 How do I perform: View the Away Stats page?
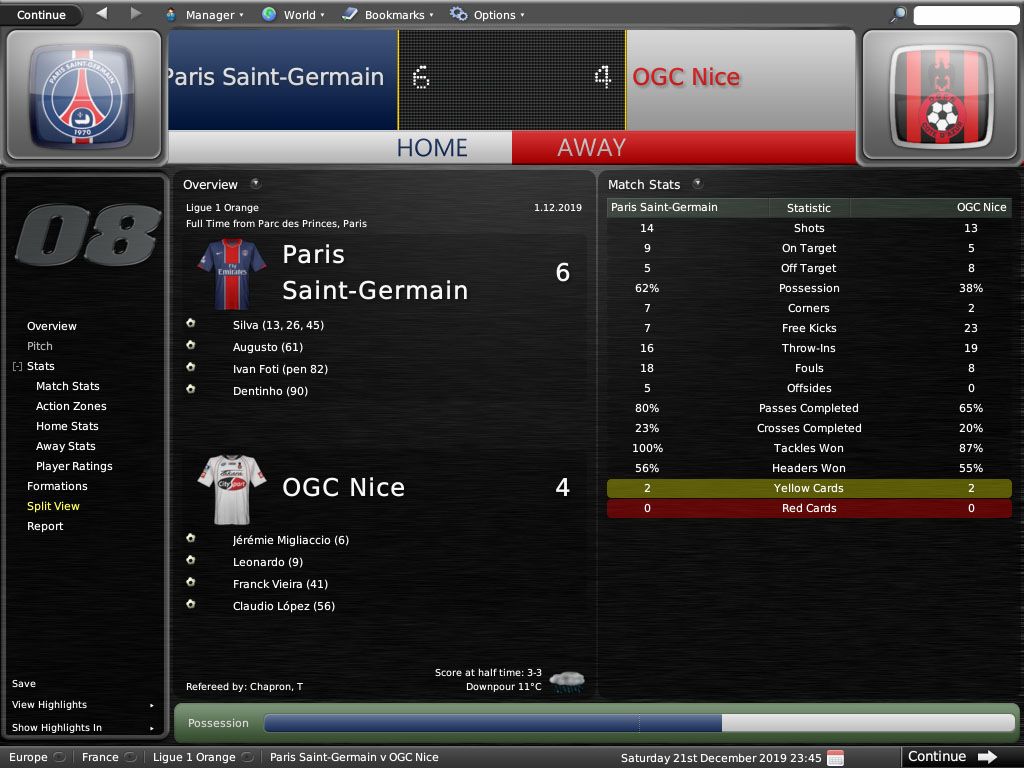66,446
